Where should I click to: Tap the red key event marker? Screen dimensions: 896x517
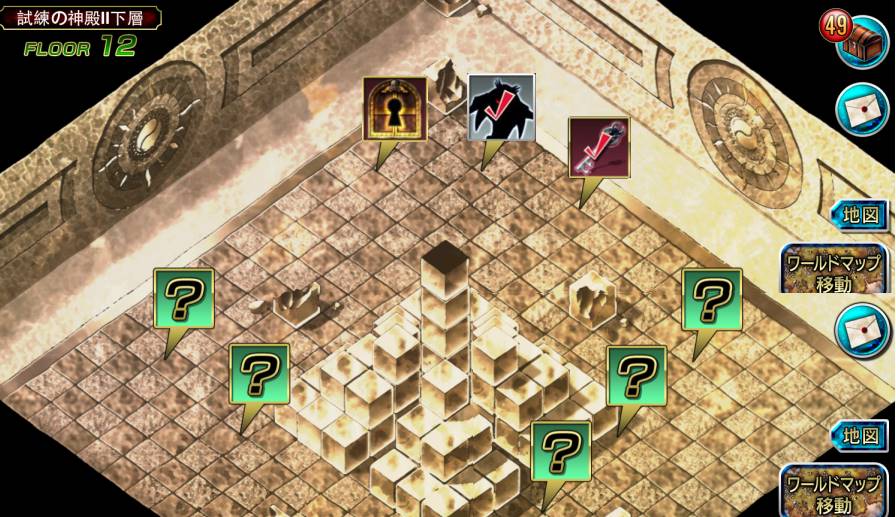(599, 148)
